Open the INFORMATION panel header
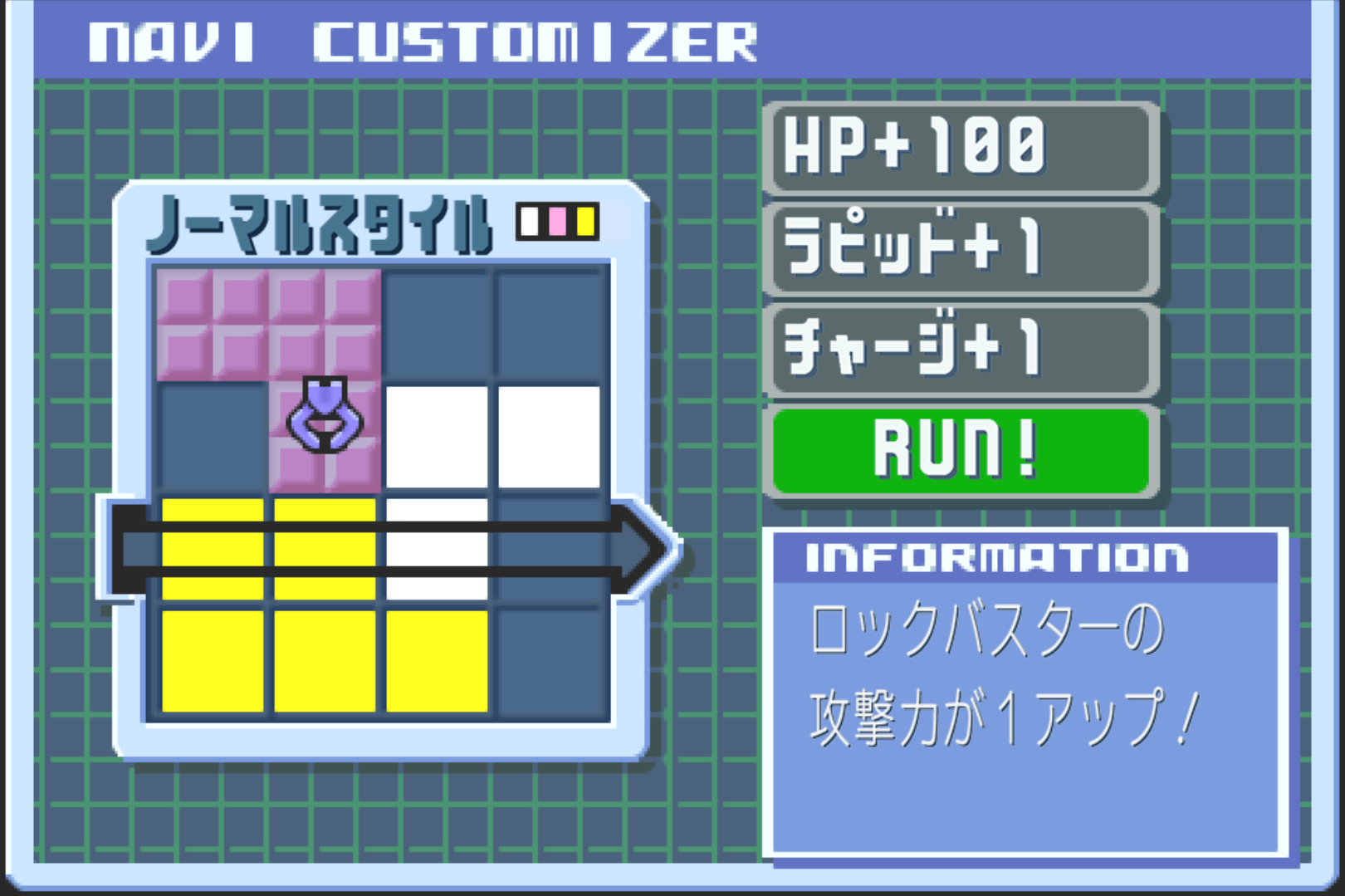Screen dimensions: 1345x896 pos(992,558)
